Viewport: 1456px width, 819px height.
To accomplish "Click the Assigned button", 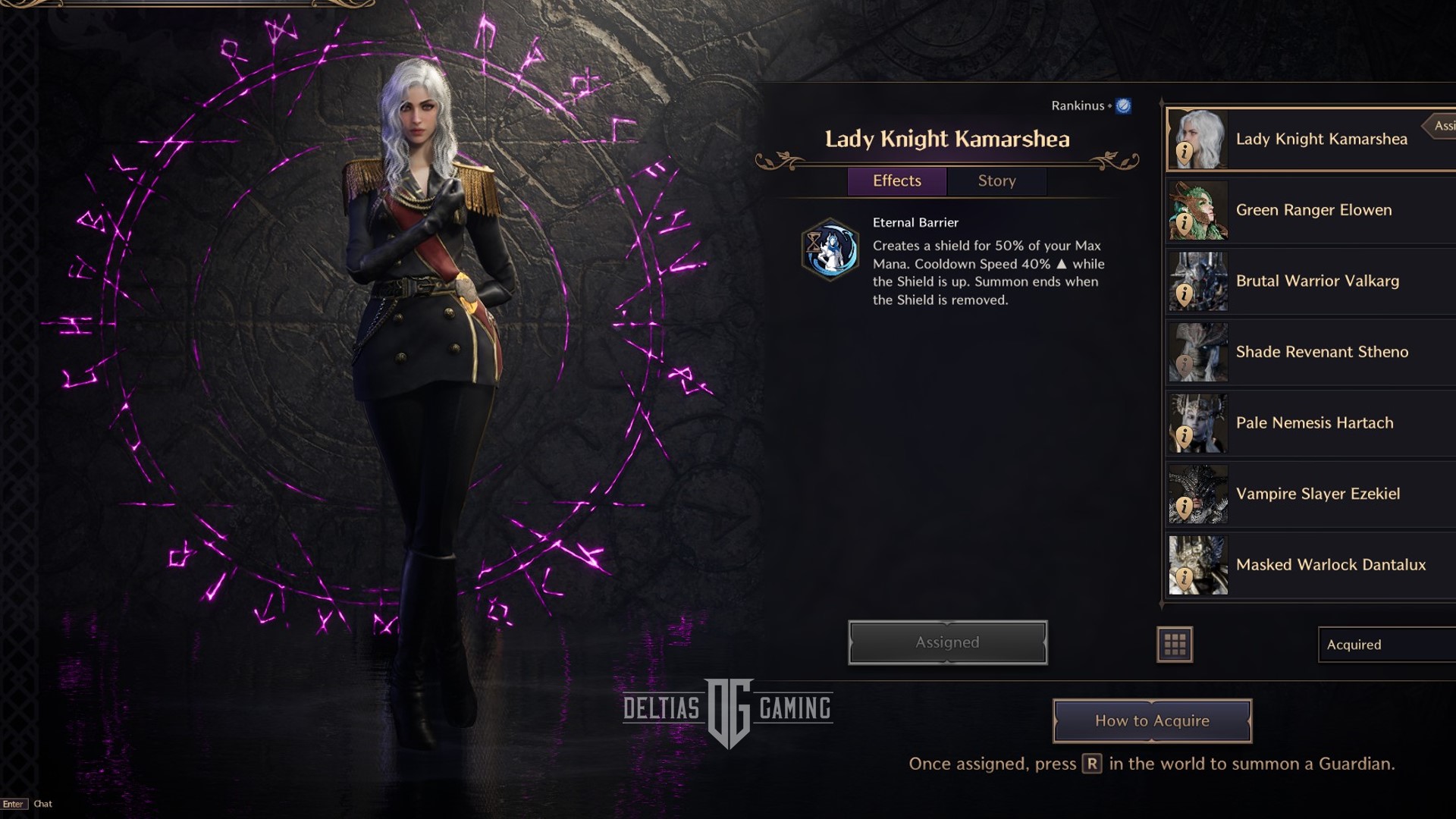I will coord(947,643).
